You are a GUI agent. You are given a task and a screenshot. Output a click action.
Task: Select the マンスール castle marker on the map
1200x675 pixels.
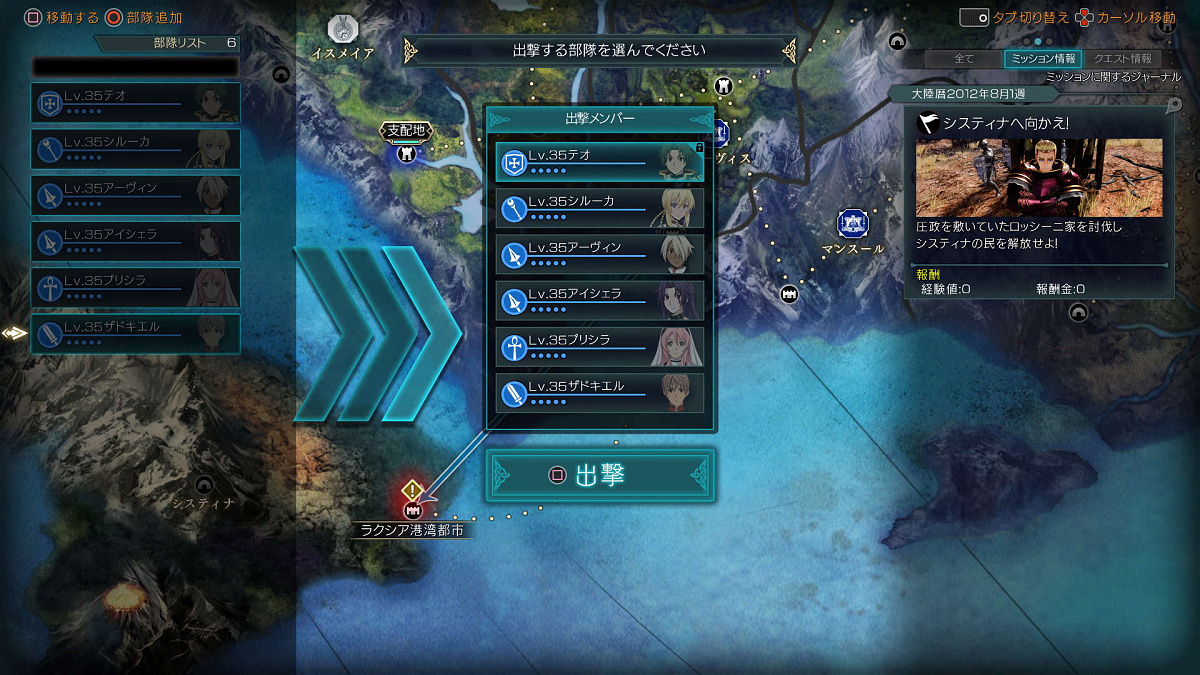coord(852,224)
